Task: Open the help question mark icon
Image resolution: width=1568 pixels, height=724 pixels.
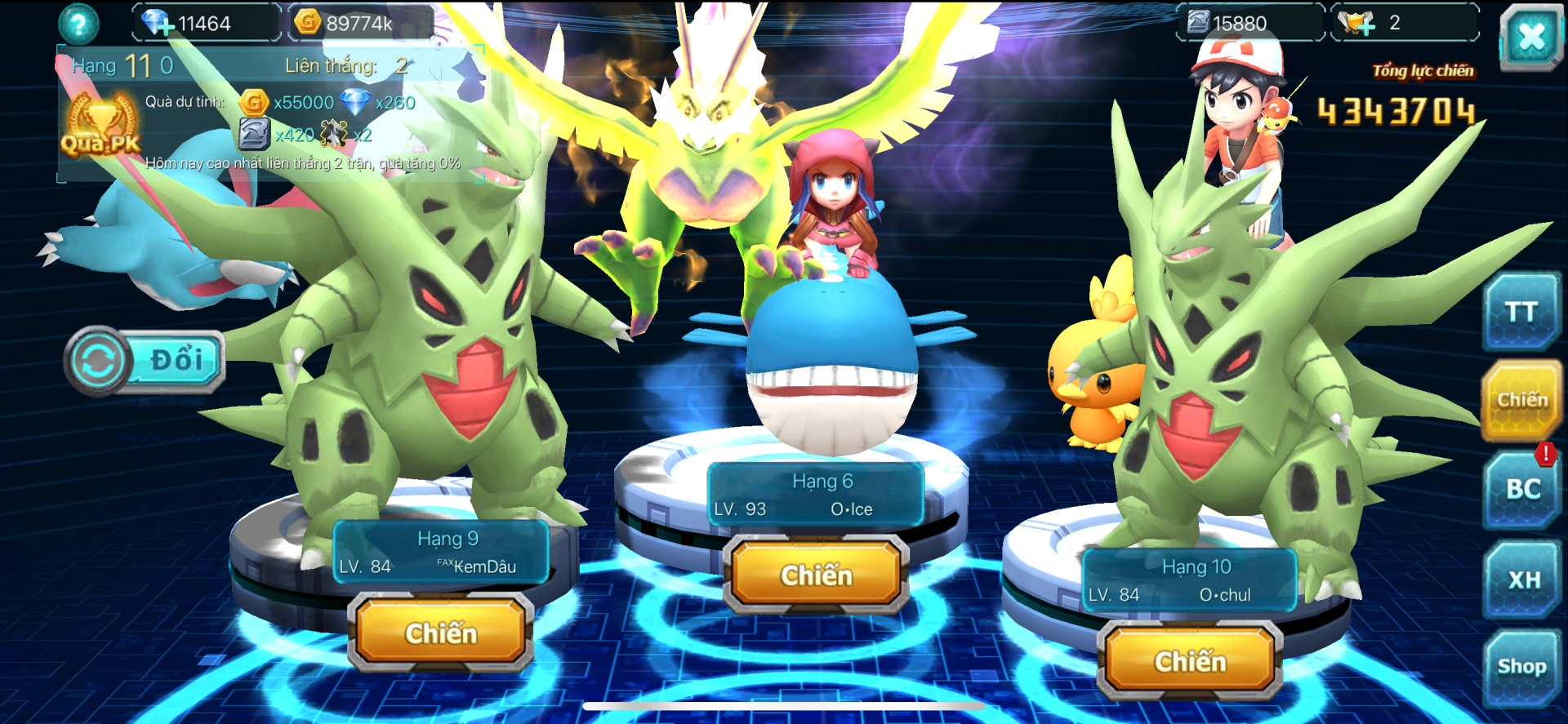Action: [x=78, y=24]
